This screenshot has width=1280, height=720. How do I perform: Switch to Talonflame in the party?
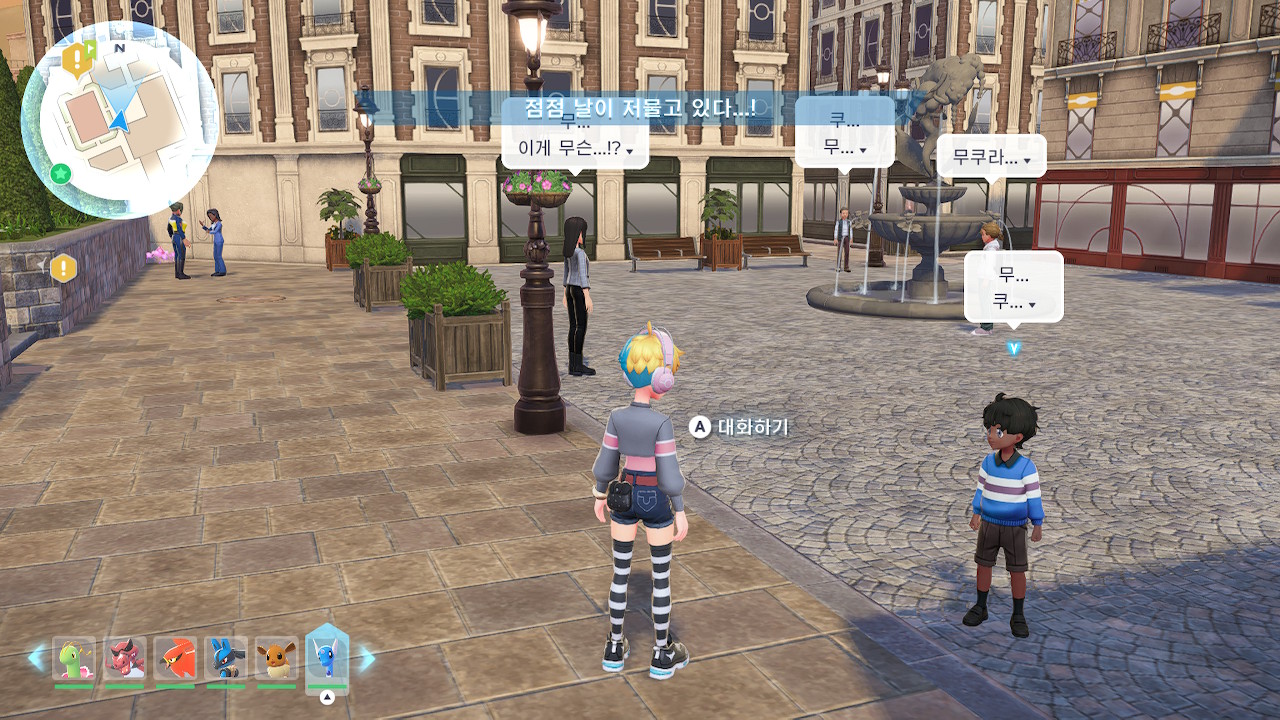click(175, 659)
